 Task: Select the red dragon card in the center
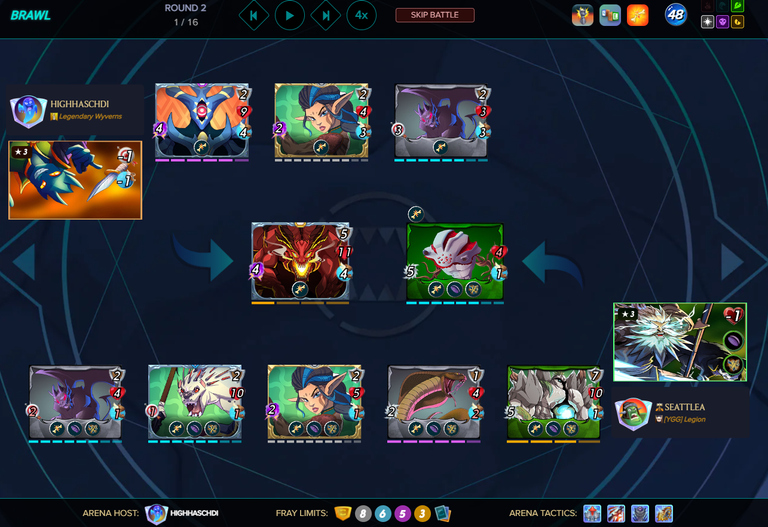click(x=301, y=260)
